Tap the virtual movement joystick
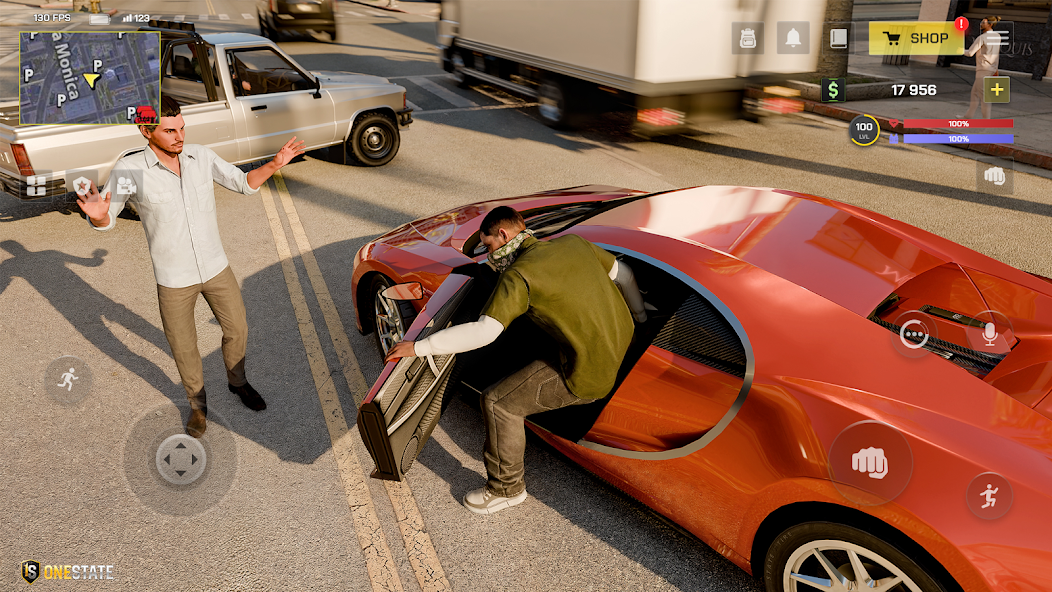This screenshot has height=592, width=1052. click(x=181, y=460)
